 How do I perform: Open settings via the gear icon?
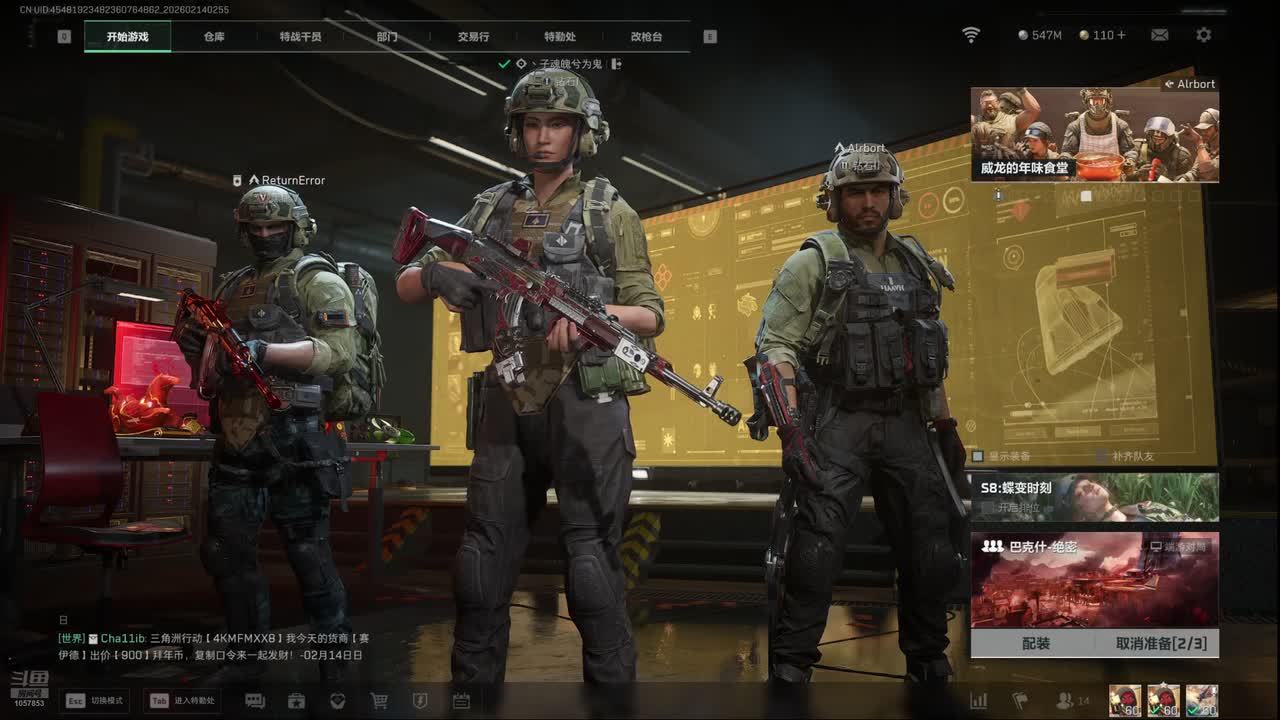point(1203,35)
